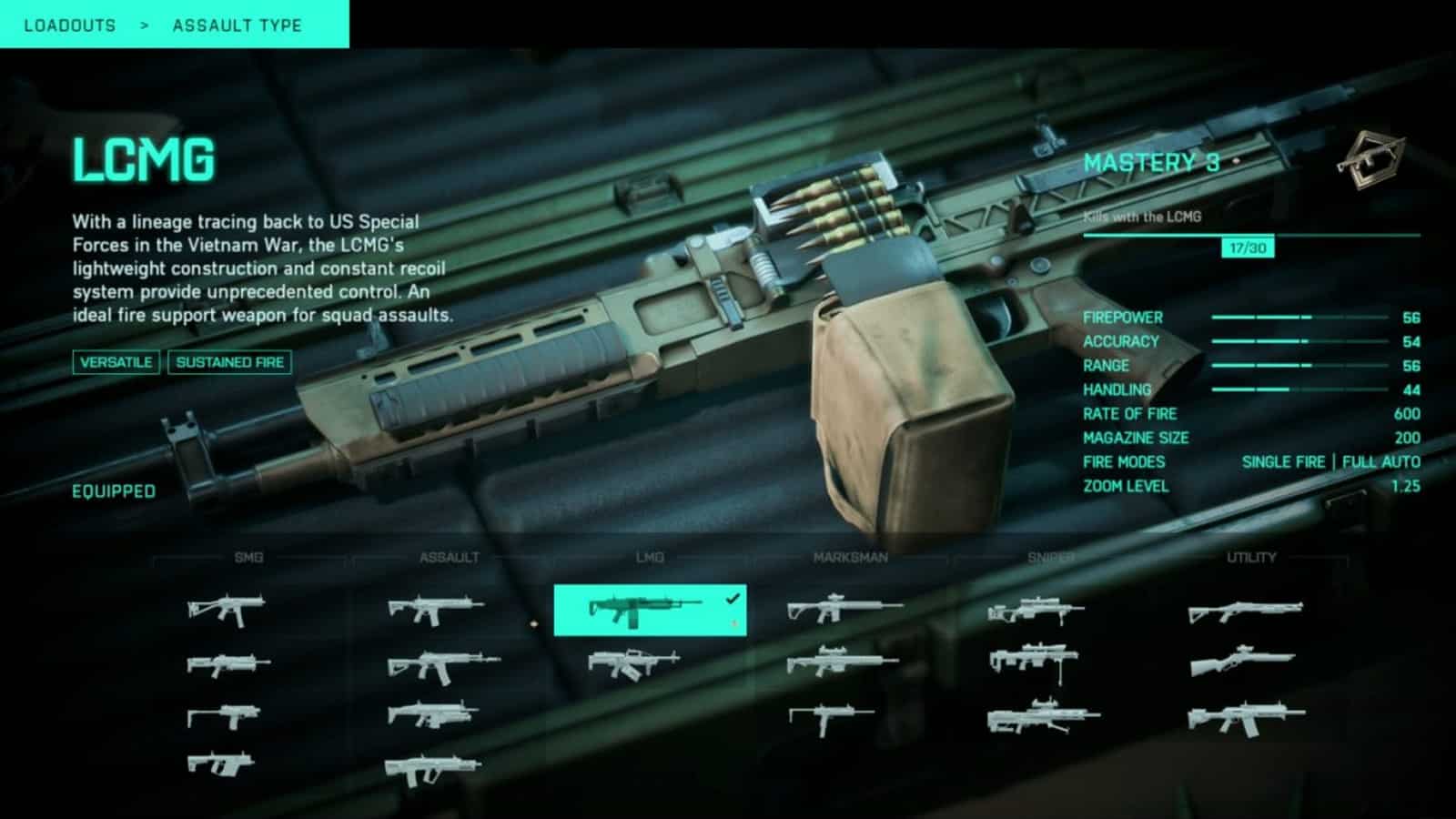Select the top sniper rifle
The image size is (1456, 819).
[x=1035, y=611]
